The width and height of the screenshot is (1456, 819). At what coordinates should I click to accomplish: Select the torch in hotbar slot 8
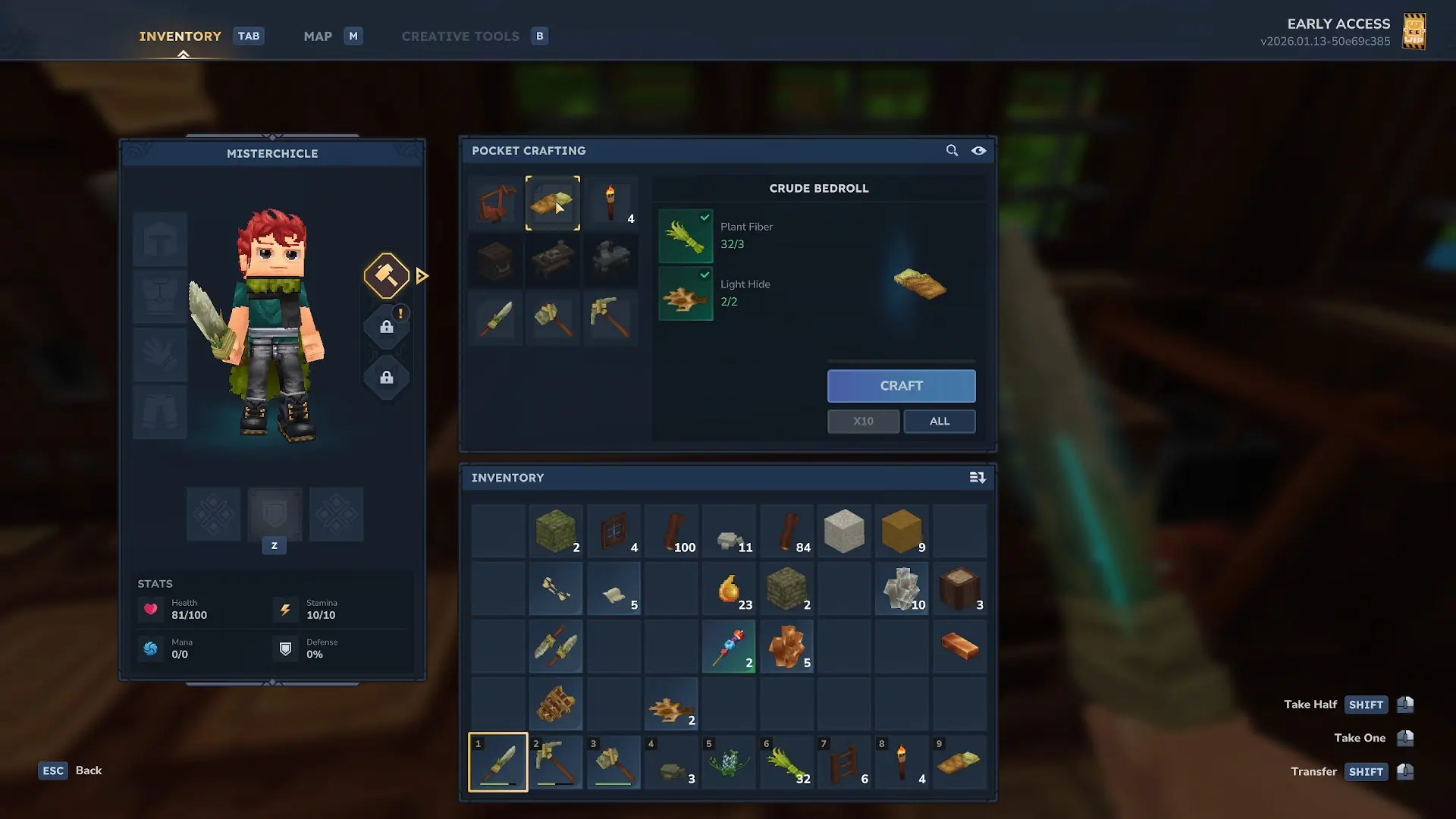(x=902, y=762)
